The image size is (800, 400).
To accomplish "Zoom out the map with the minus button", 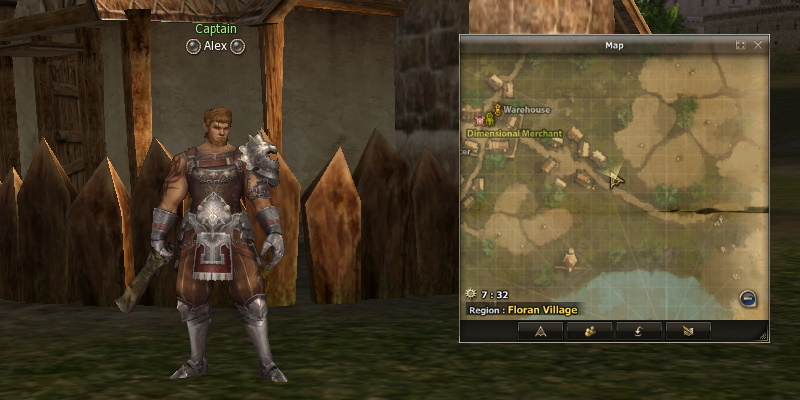I will click(x=747, y=298).
